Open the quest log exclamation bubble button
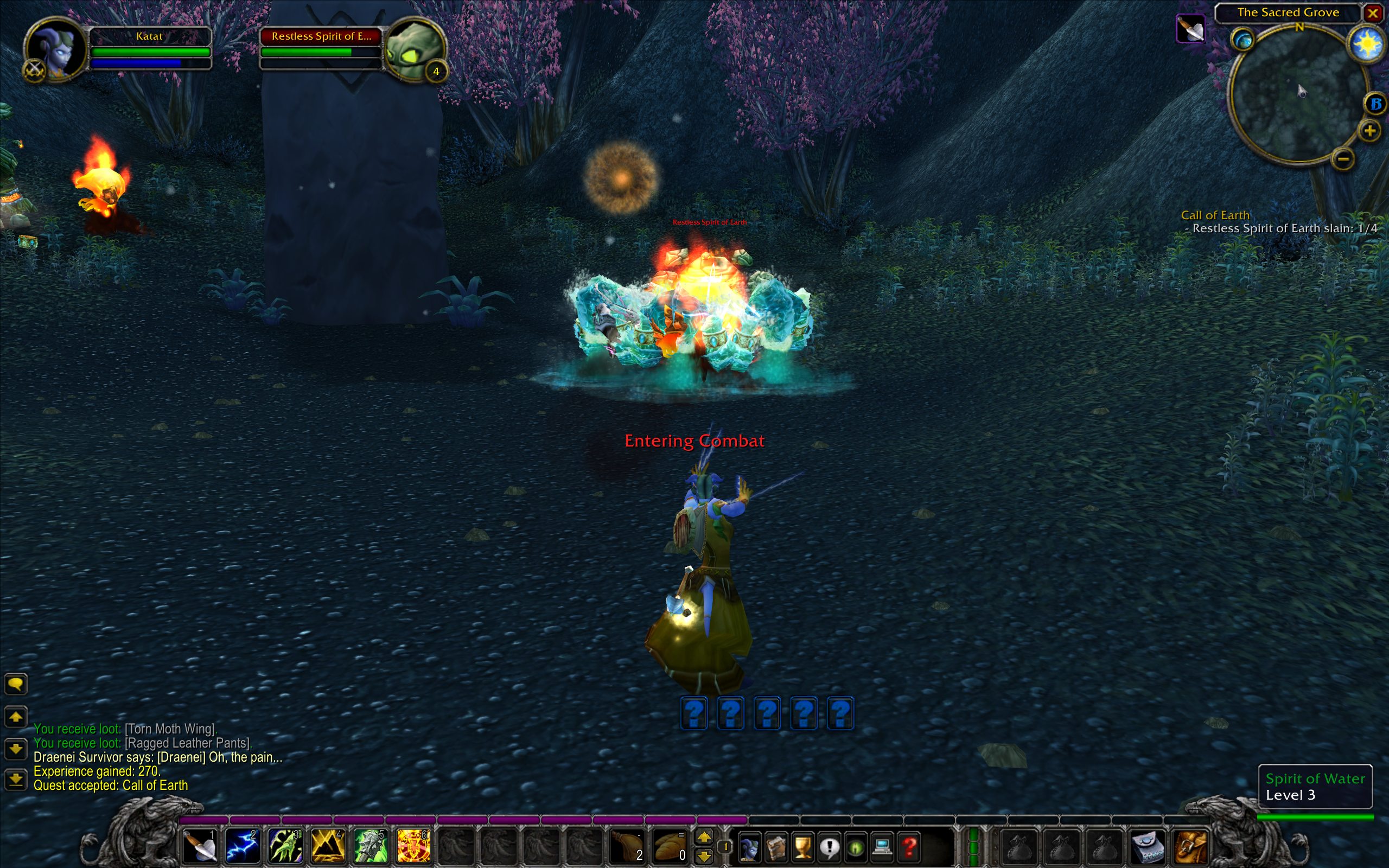Screen dimensions: 1389x868 coord(829,847)
